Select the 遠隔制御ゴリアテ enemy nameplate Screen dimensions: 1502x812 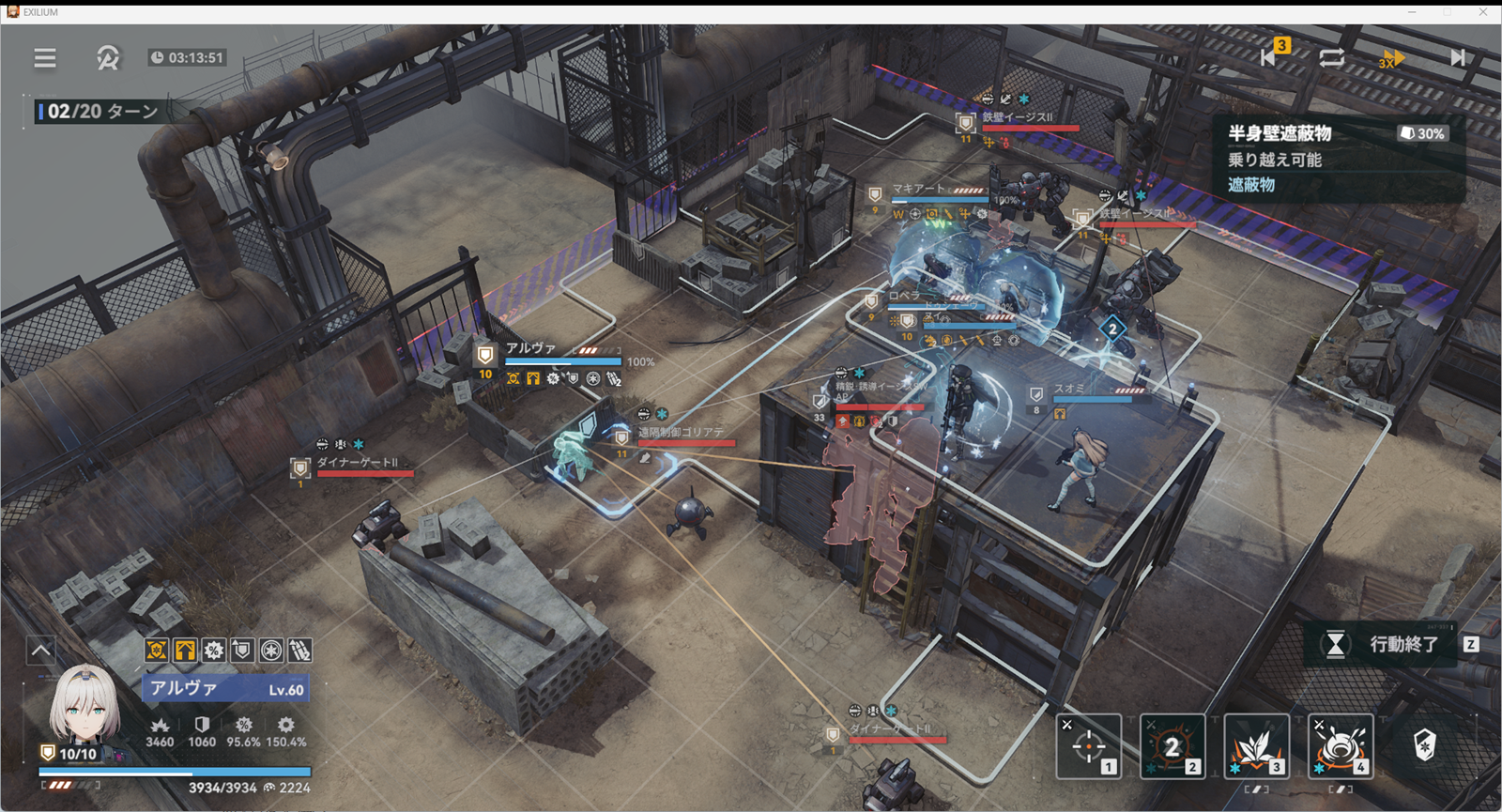coord(682,433)
